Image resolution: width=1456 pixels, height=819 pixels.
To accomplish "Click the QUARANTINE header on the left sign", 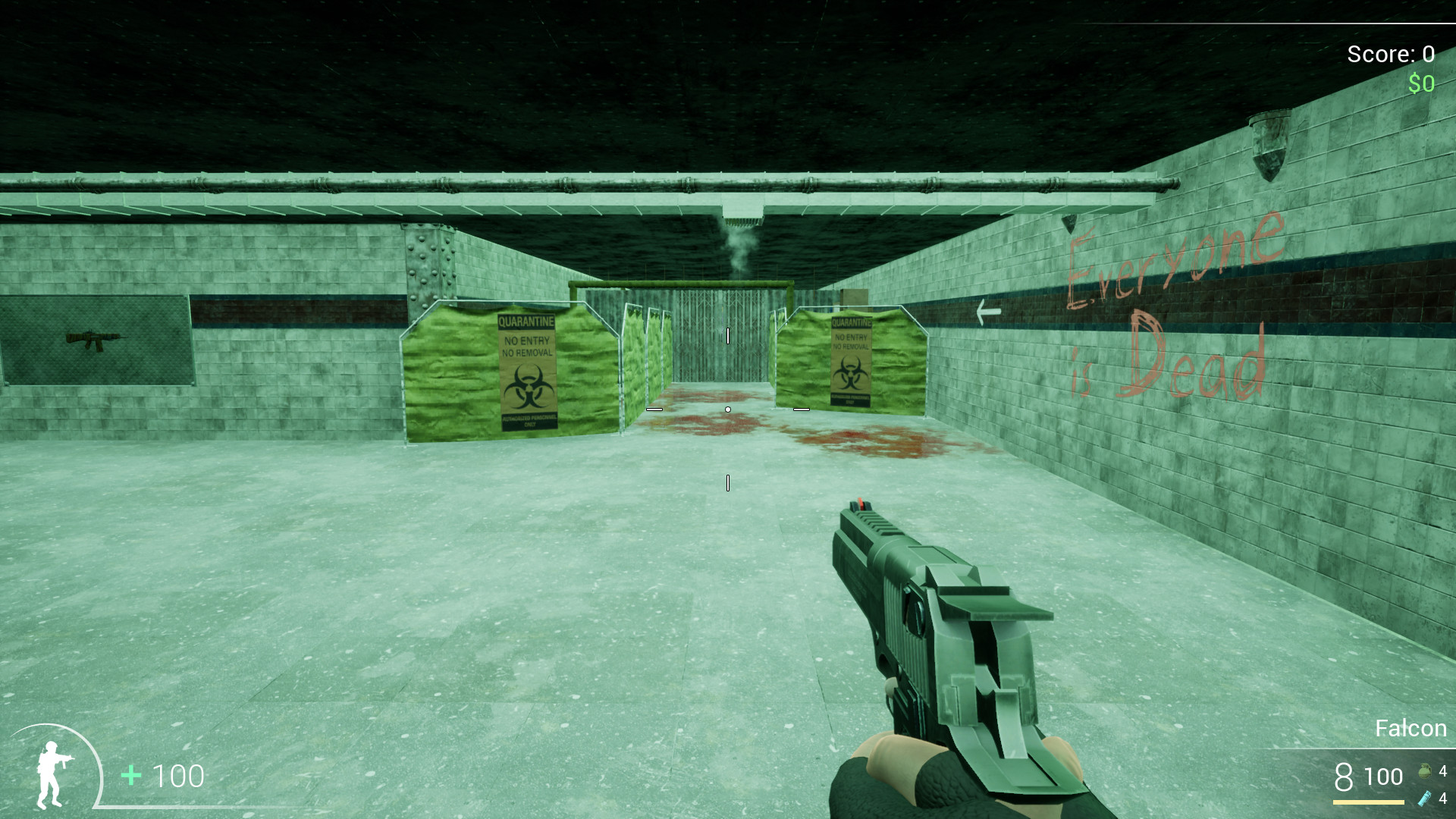I will 526,322.
